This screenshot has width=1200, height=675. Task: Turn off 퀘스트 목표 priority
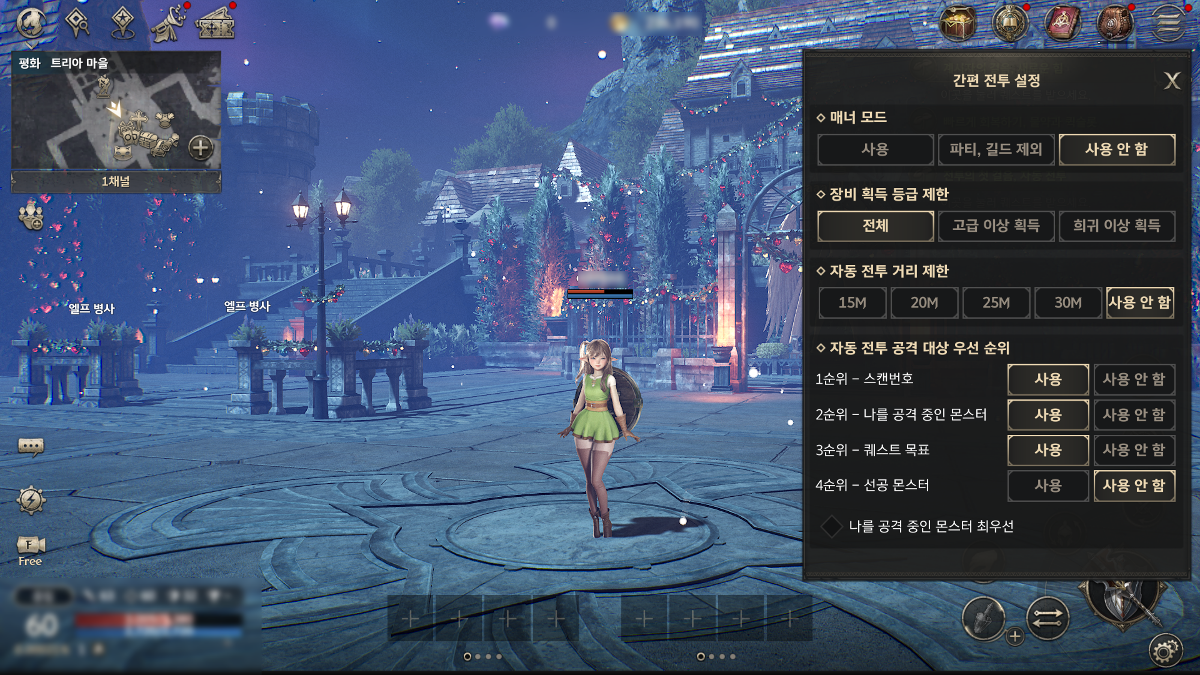tap(1133, 450)
